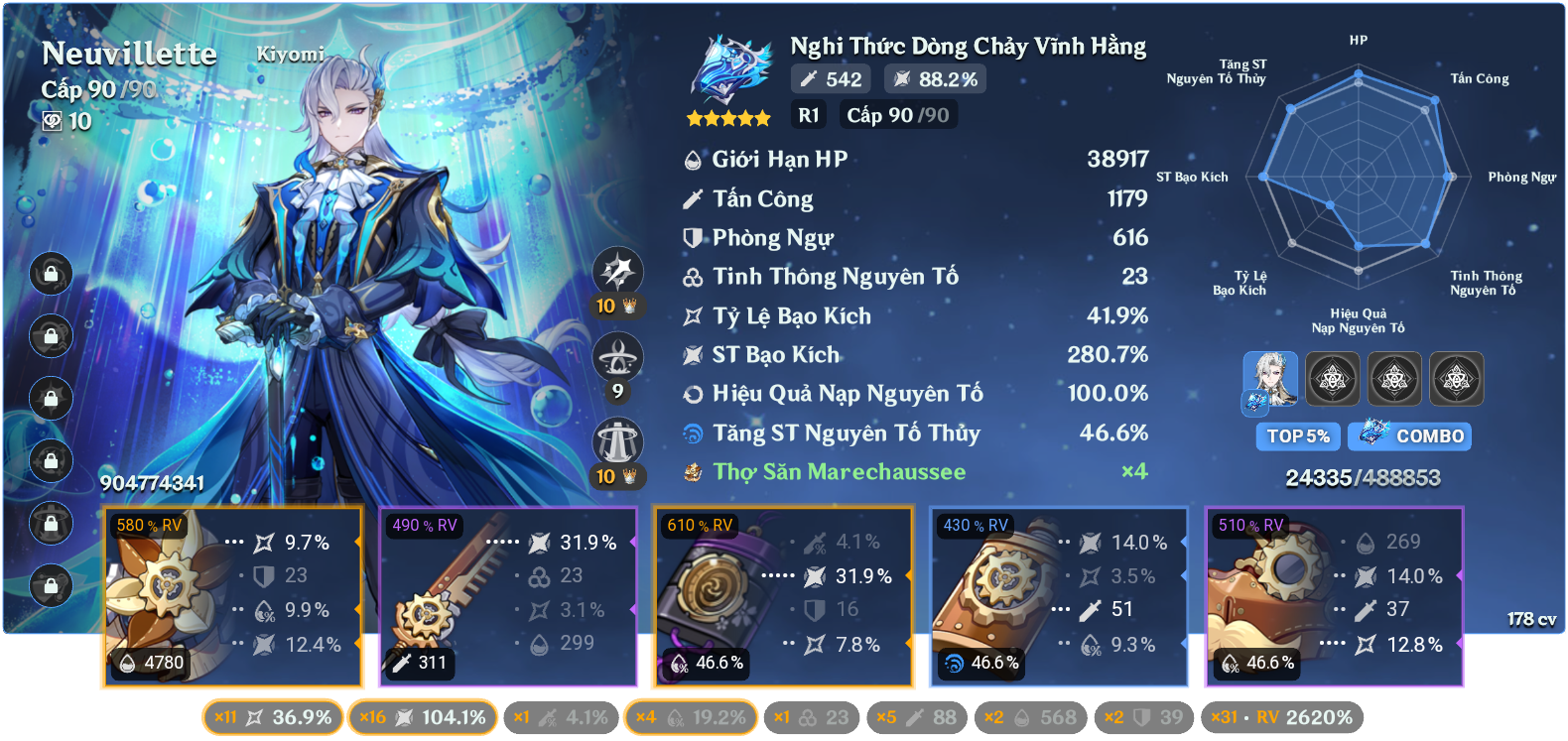Toggle the topmost lock on the left sidebar
The image size is (1568, 741).
[x=50, y=274]
